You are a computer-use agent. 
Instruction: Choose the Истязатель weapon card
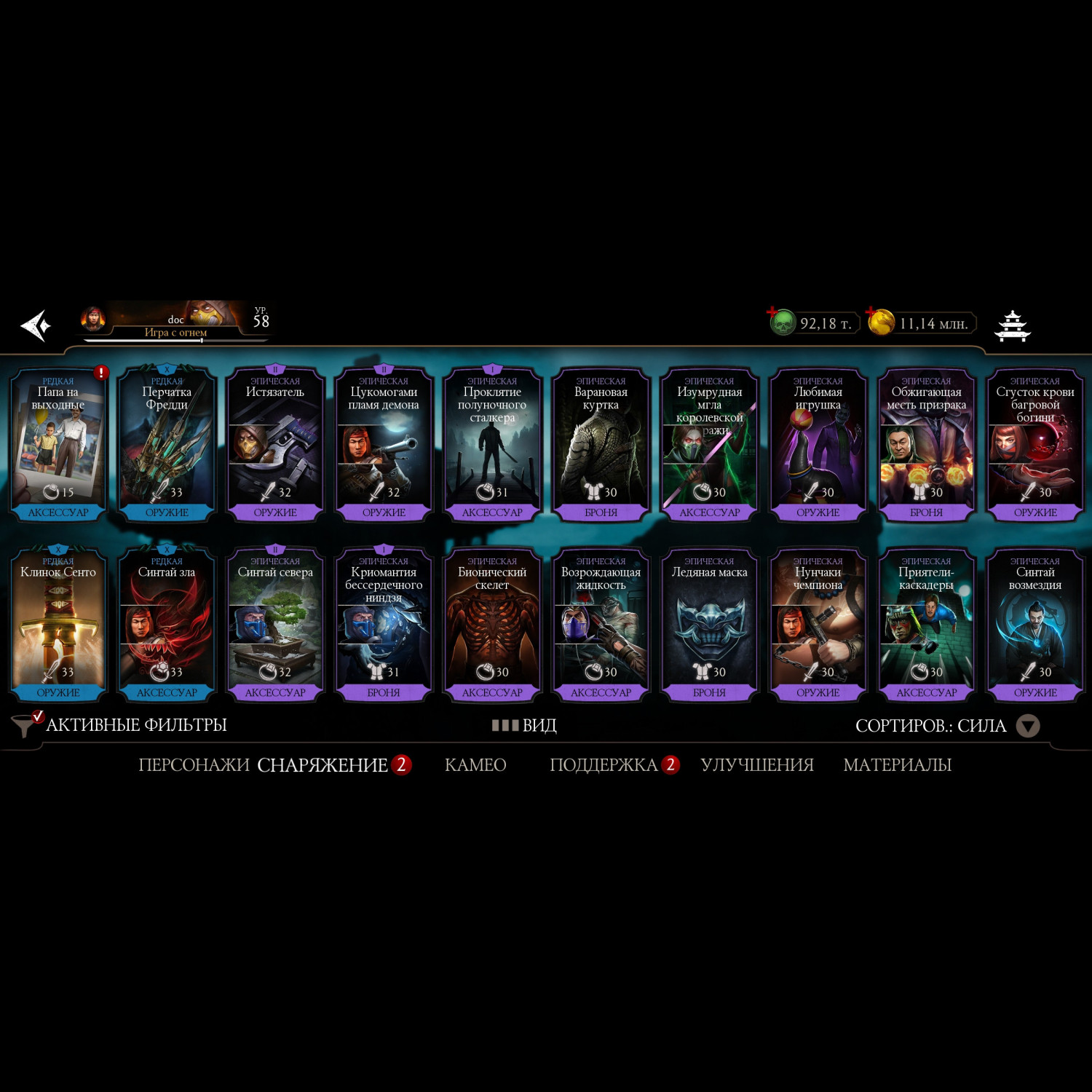coord(275,445)
